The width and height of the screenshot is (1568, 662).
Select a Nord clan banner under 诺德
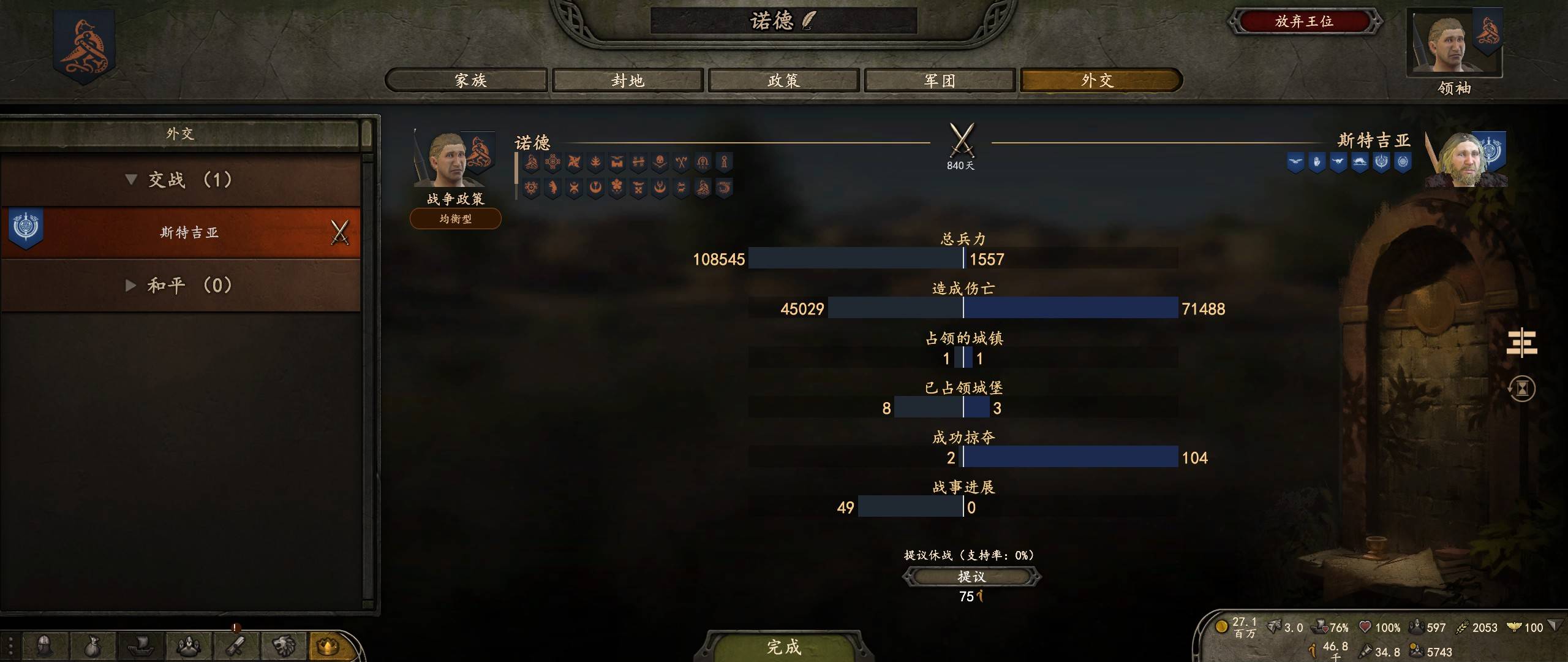click(x=530, y=163)
